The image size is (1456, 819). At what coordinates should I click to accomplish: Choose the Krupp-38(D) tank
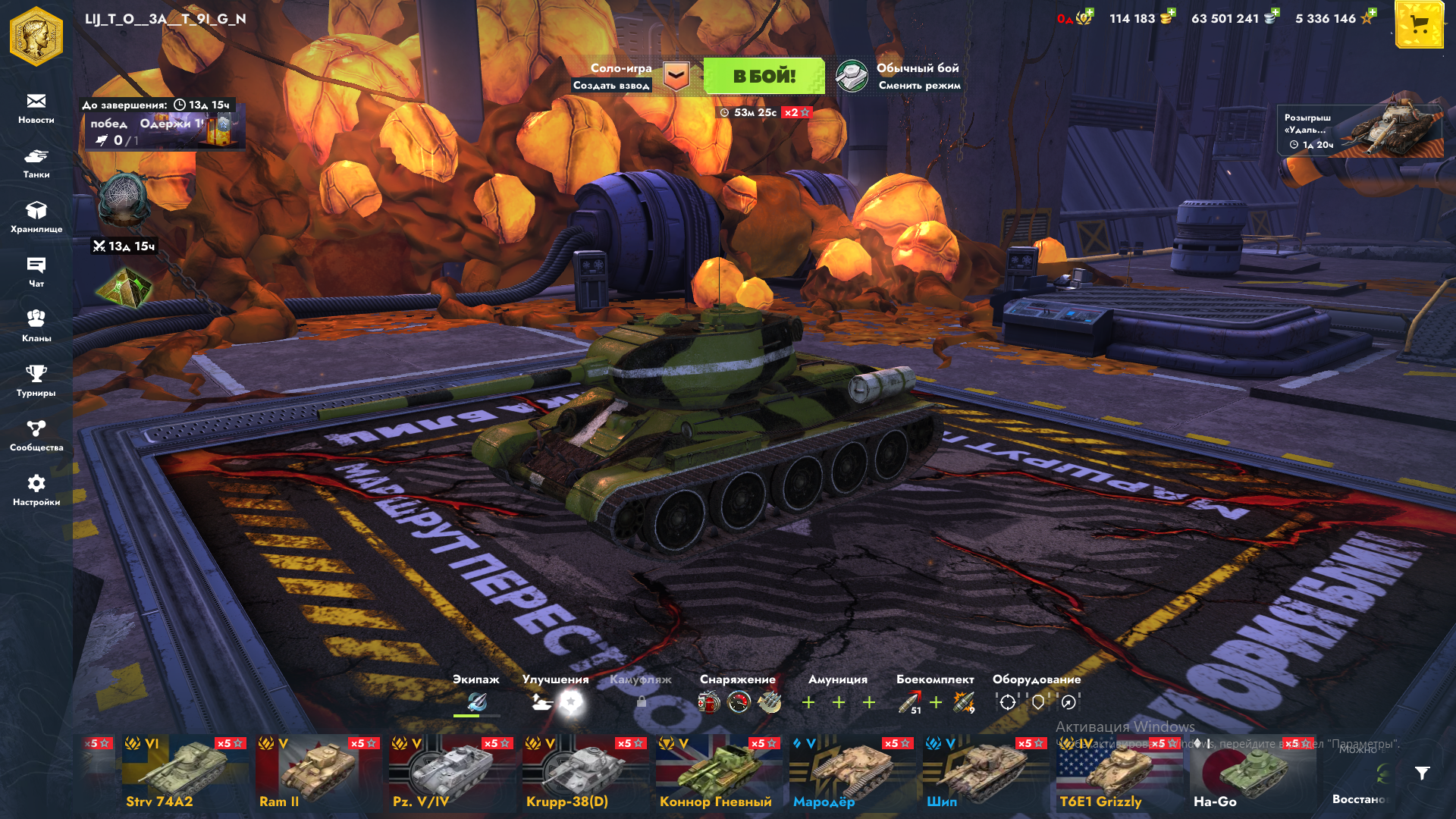click(x=585, y=773)
